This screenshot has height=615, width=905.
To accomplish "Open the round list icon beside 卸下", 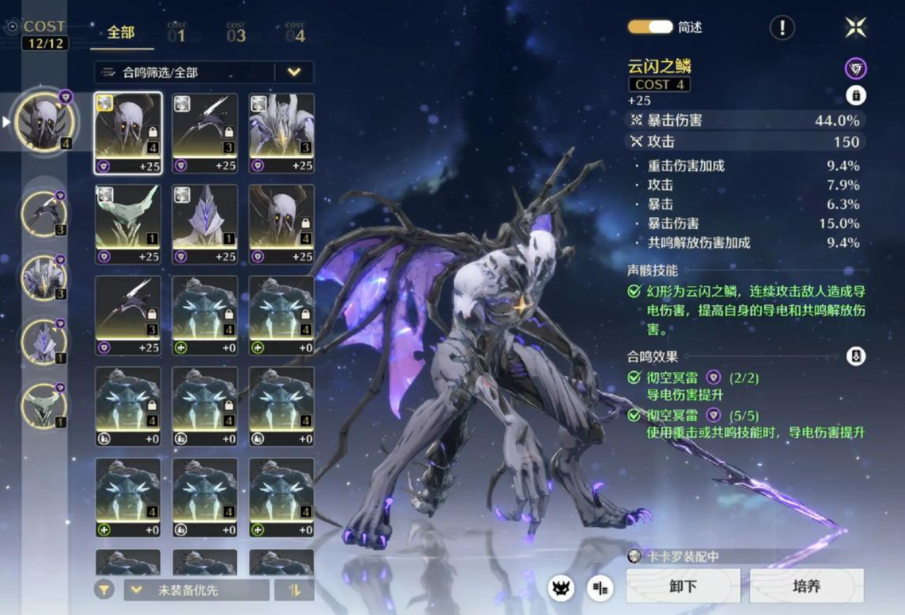I will [600, 588].
